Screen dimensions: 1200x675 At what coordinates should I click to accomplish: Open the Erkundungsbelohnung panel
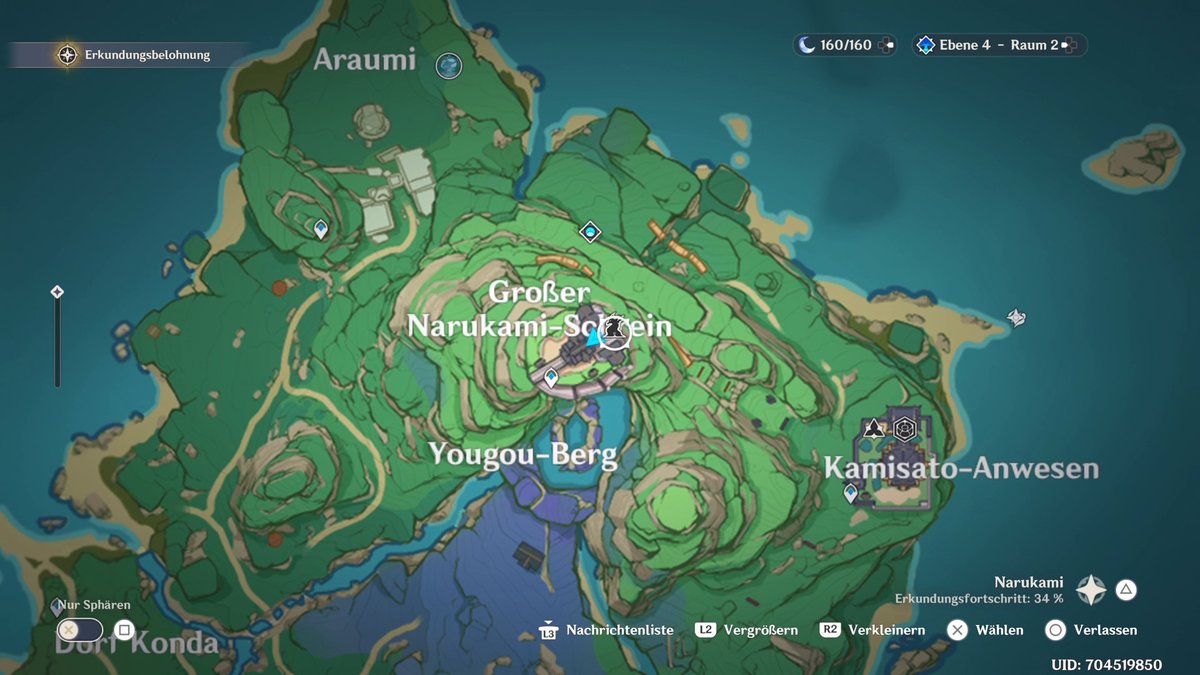[x=136, y=55]
